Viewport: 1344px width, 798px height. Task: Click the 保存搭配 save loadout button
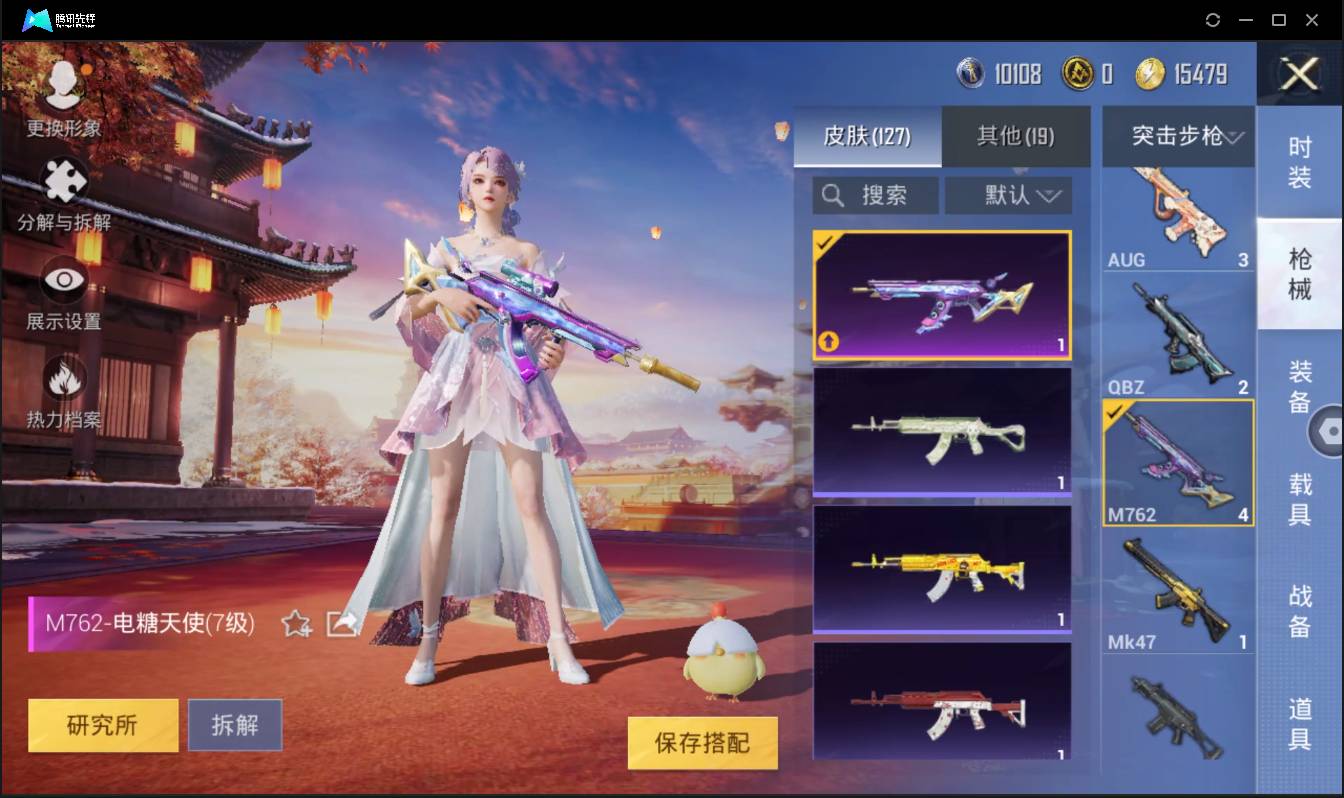702,744
